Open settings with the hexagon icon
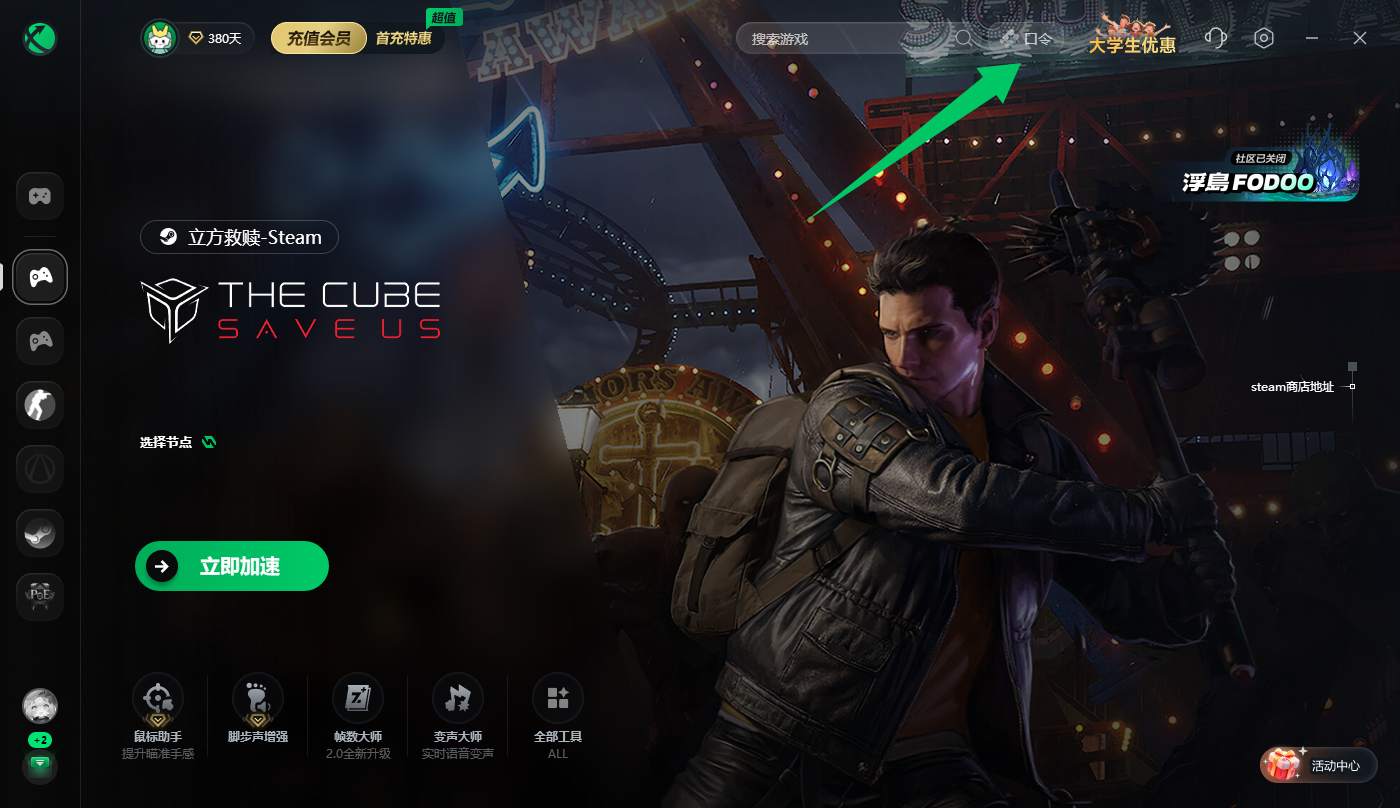 [1264, 38]
